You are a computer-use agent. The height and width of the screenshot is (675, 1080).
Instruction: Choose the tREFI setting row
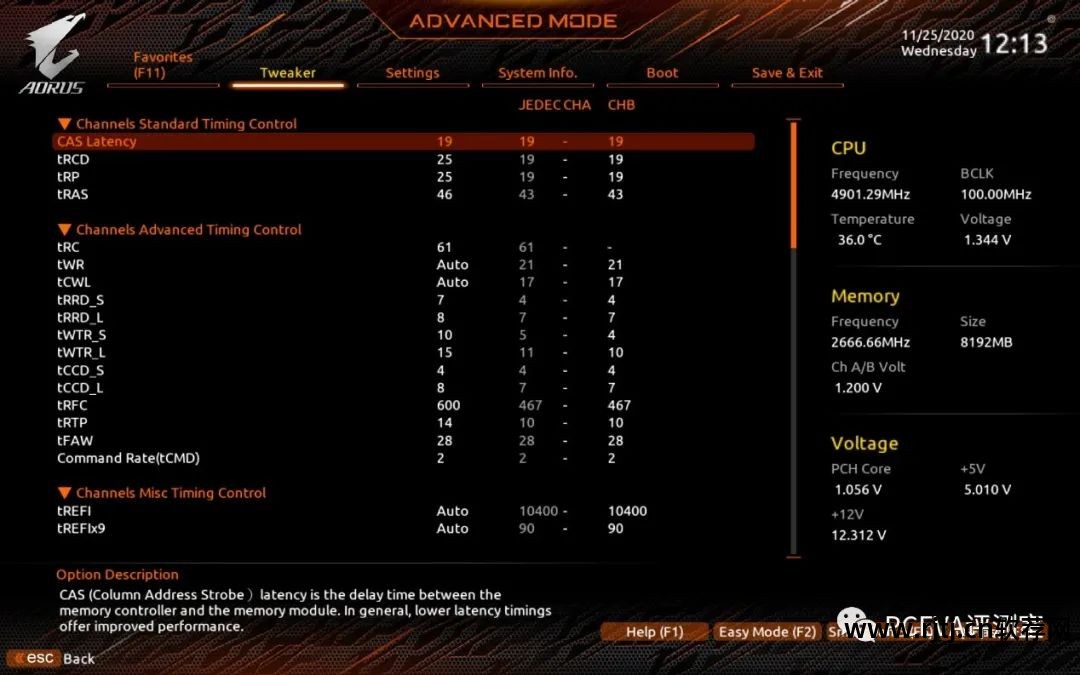(74, 511)
